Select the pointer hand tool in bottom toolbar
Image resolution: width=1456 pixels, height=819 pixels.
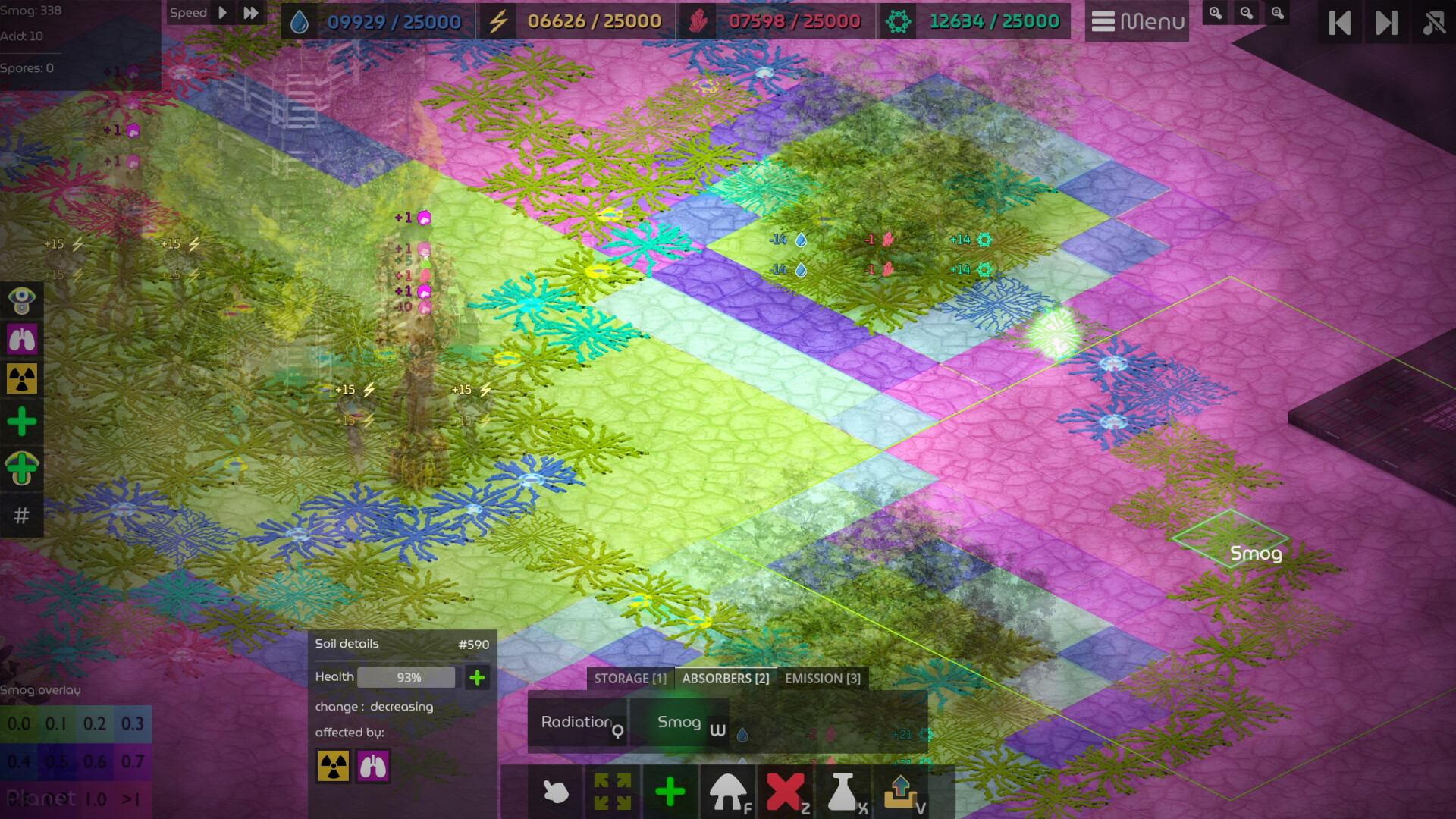554,792
